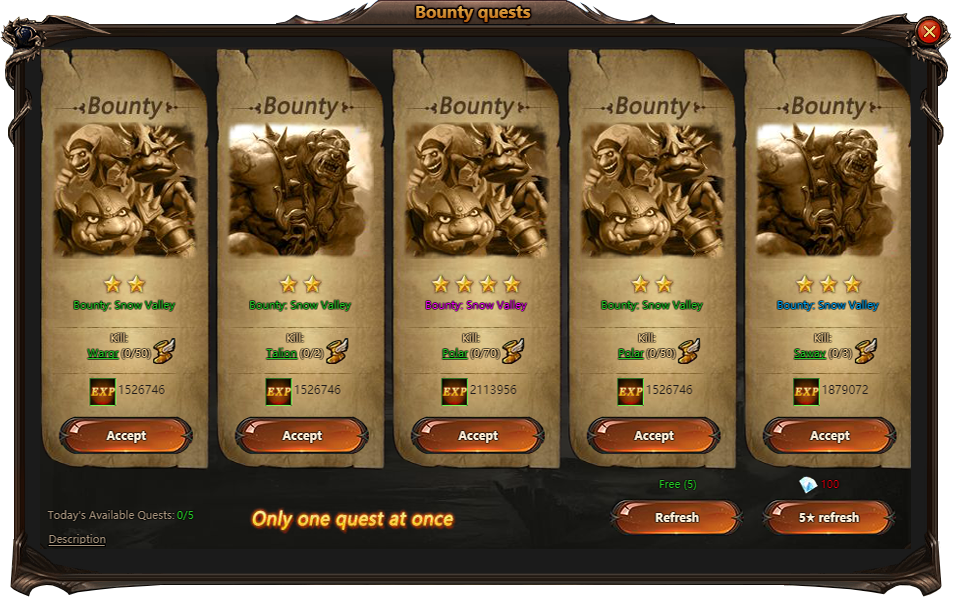
Task: Accept the Warer kill bounty
Action: pyautogui.click(x=126, y=436)
